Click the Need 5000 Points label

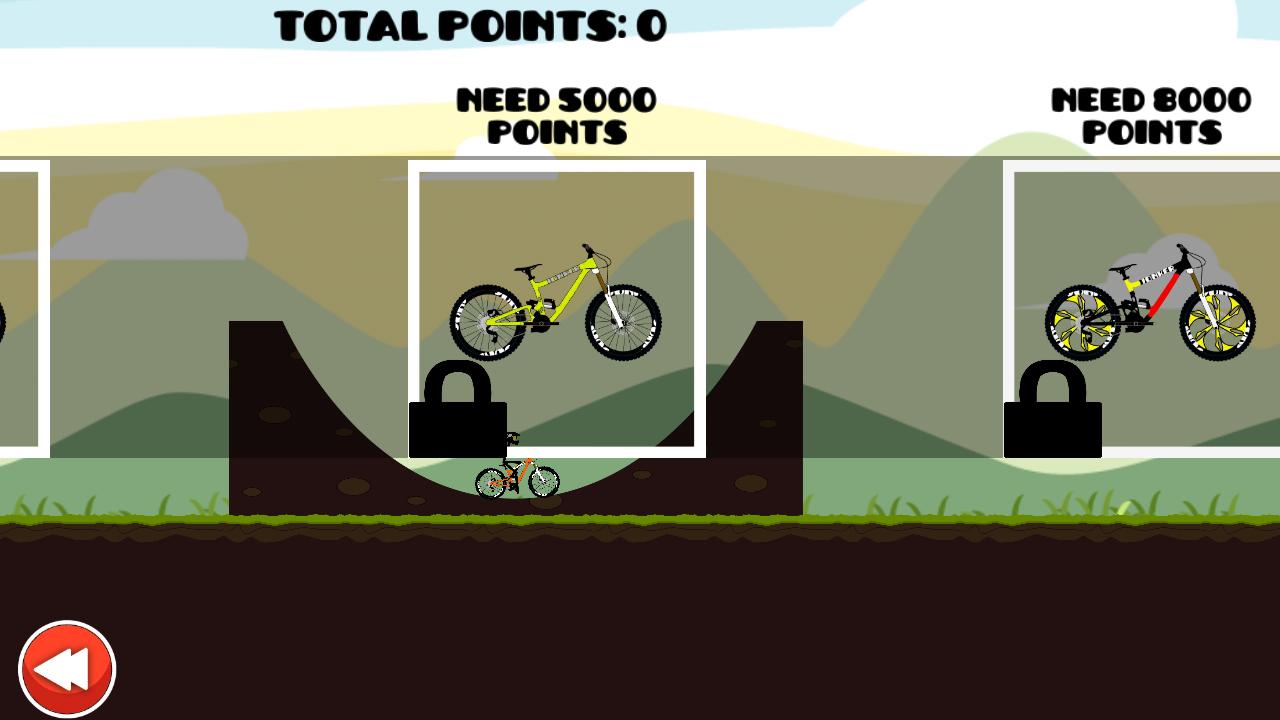(556, 114)
